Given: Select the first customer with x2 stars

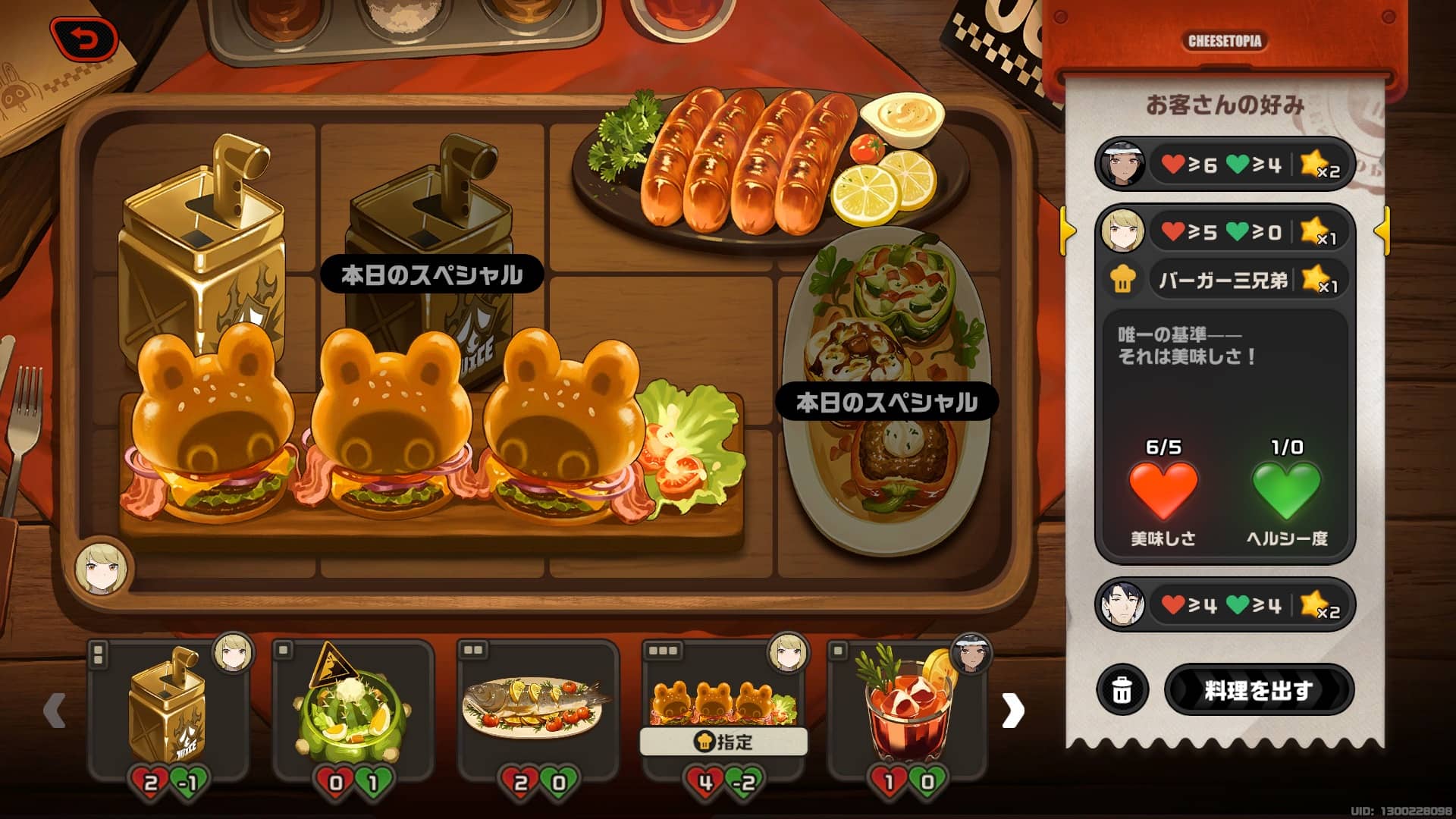Looking at the screenshot, I should (x=1223, y=164).
